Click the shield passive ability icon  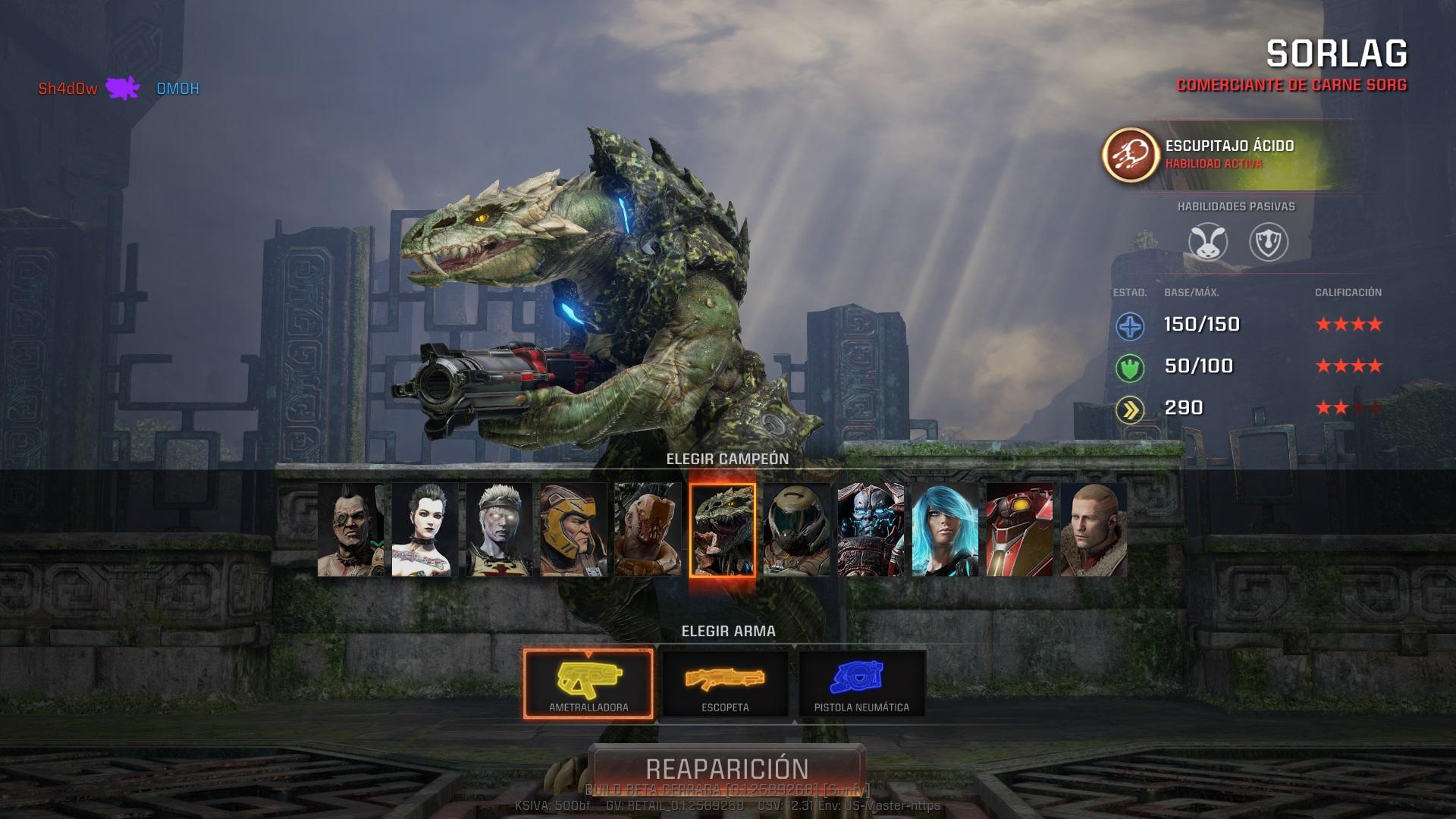tap(1268, 243)
